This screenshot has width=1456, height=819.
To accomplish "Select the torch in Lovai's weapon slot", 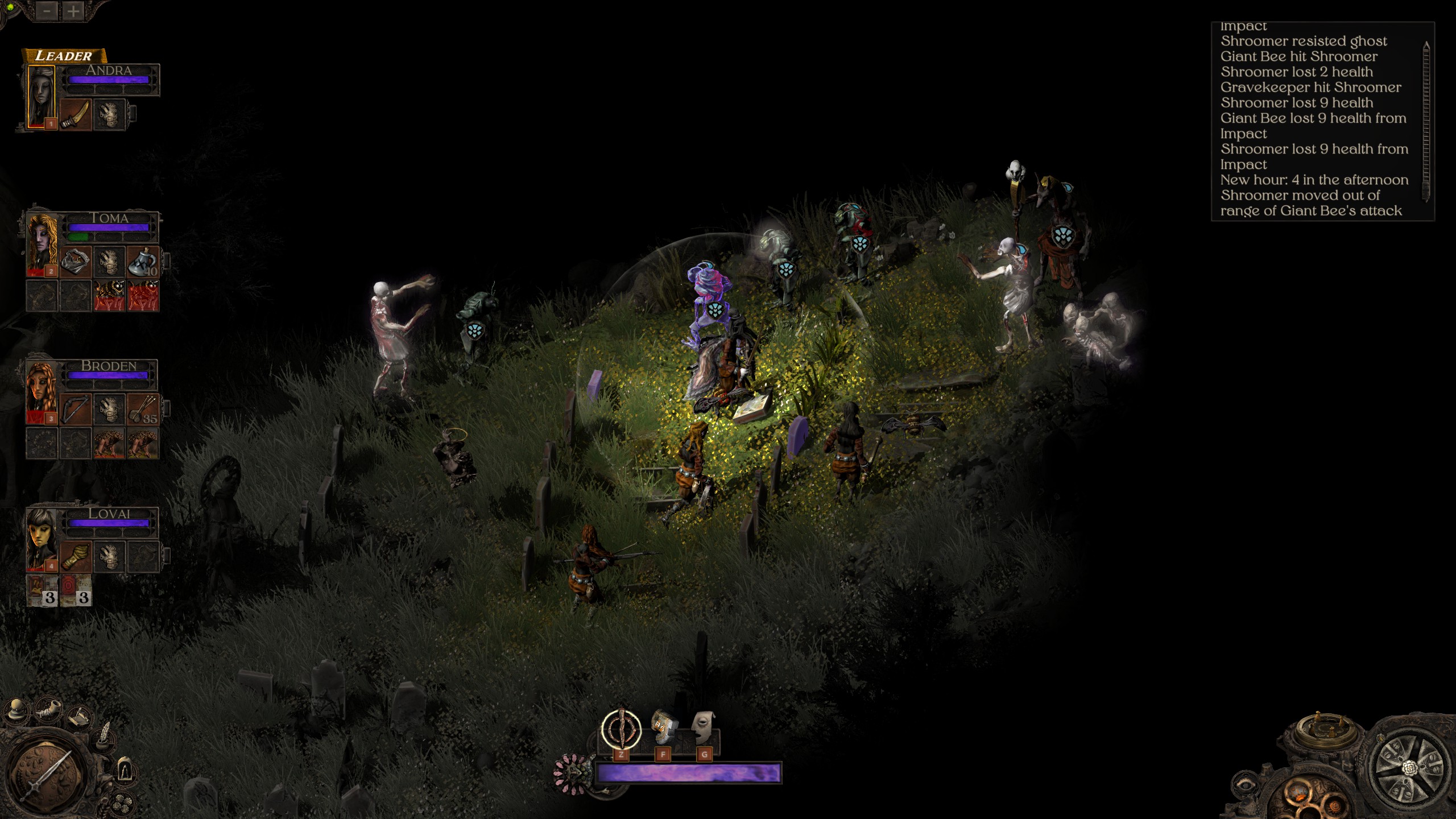I will click(76, 555).
